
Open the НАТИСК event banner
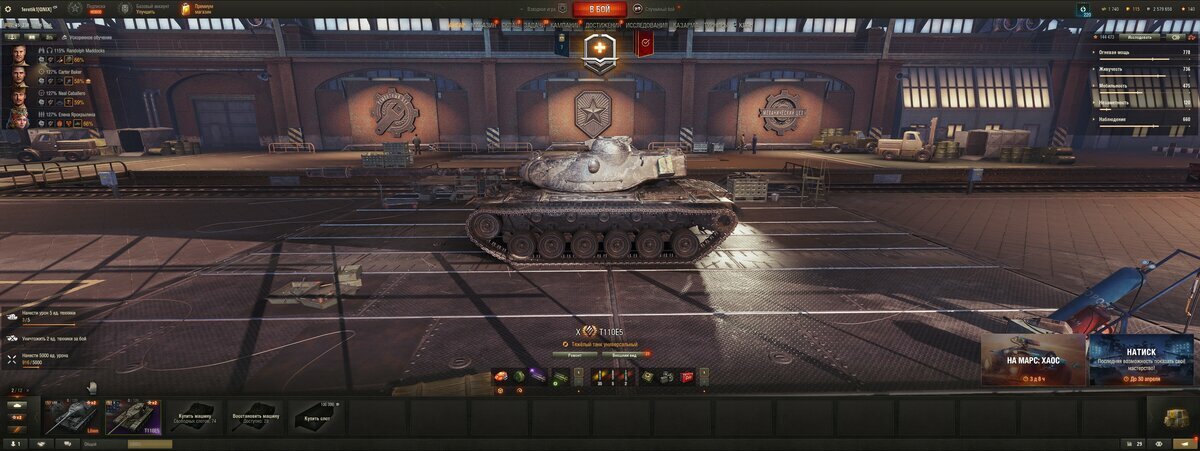click(x=1142, y=360)
